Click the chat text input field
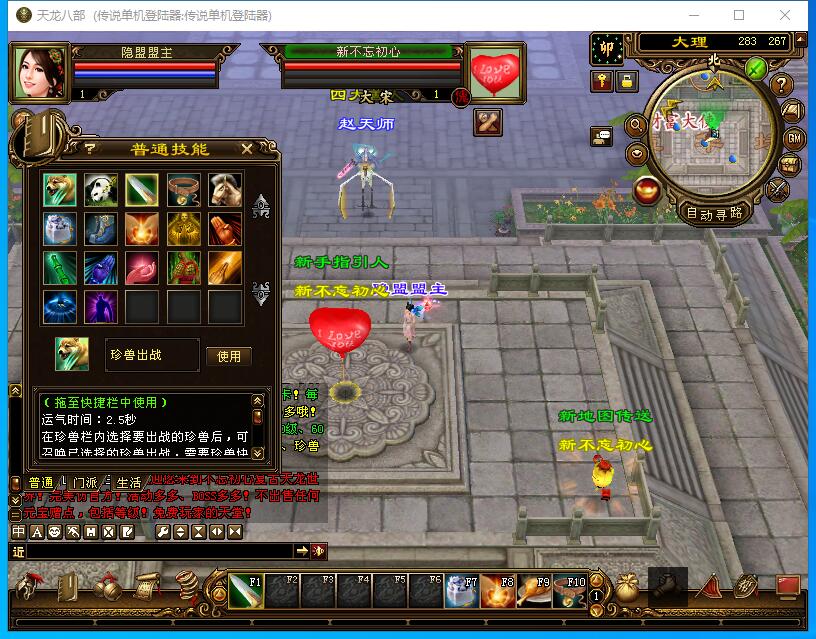 pyautogui.click(x=160, y=551)
